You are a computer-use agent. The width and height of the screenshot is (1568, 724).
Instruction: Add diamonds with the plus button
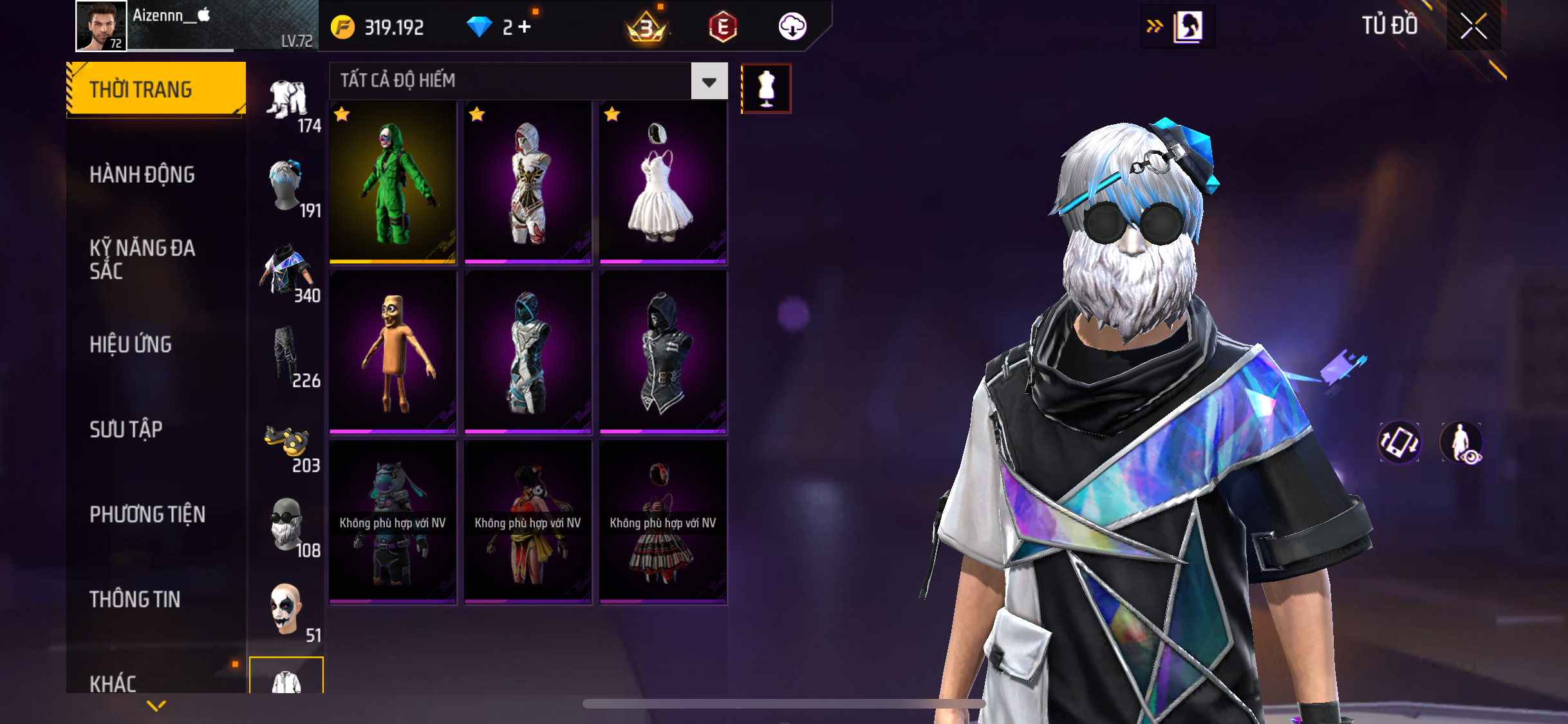525,27
